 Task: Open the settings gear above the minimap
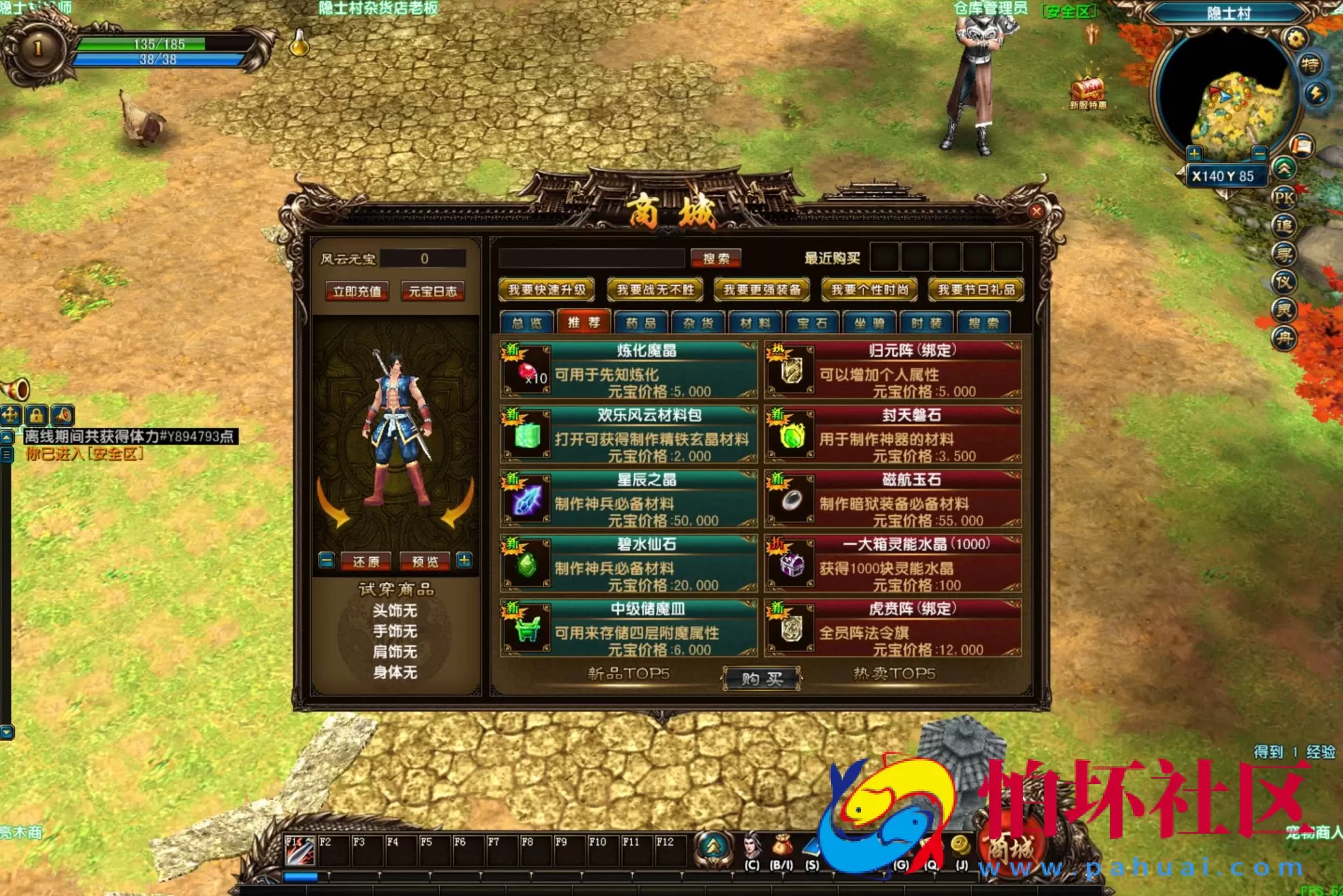[1296, 38]
